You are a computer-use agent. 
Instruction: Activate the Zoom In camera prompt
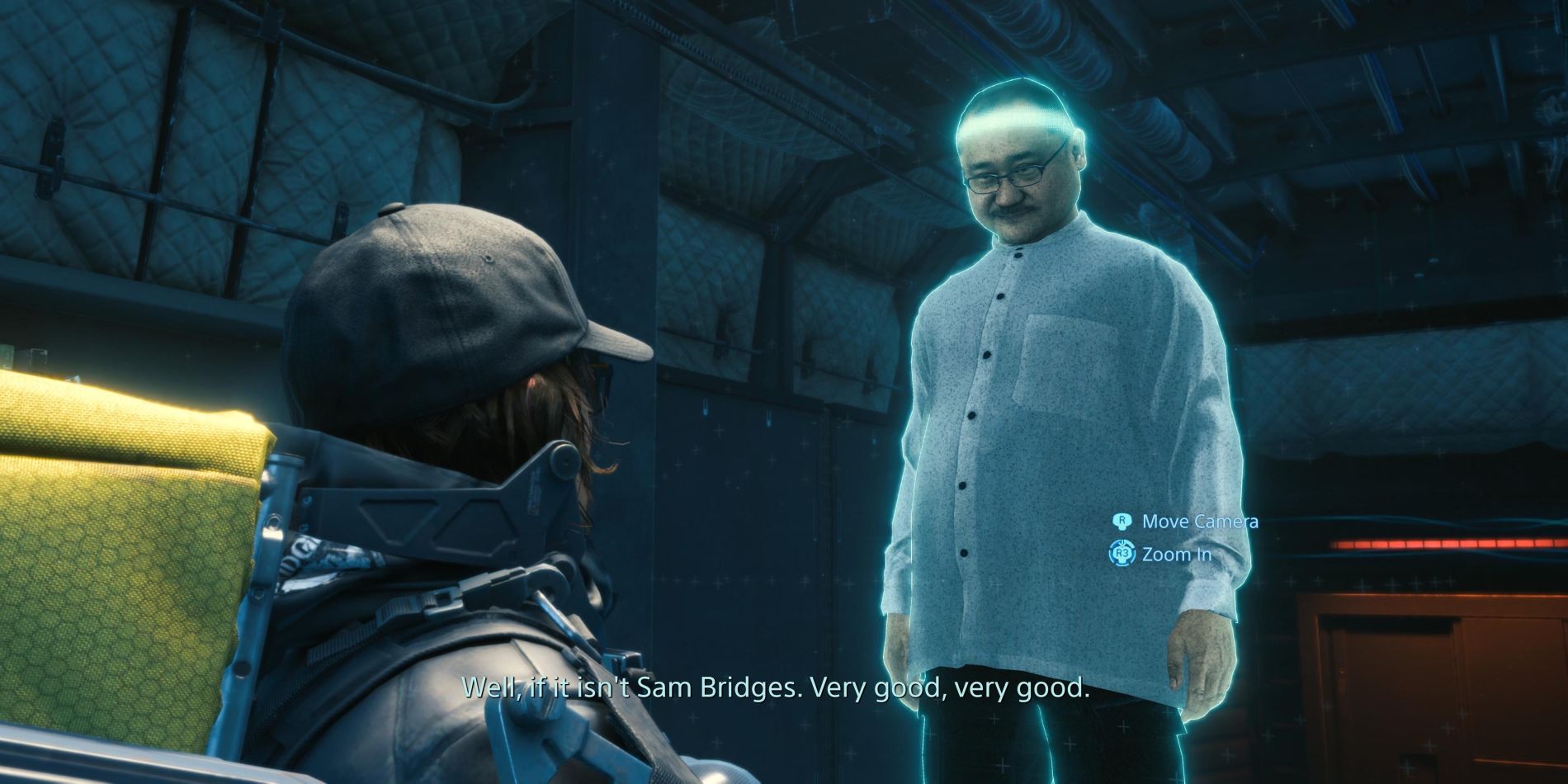point(1178,553)
